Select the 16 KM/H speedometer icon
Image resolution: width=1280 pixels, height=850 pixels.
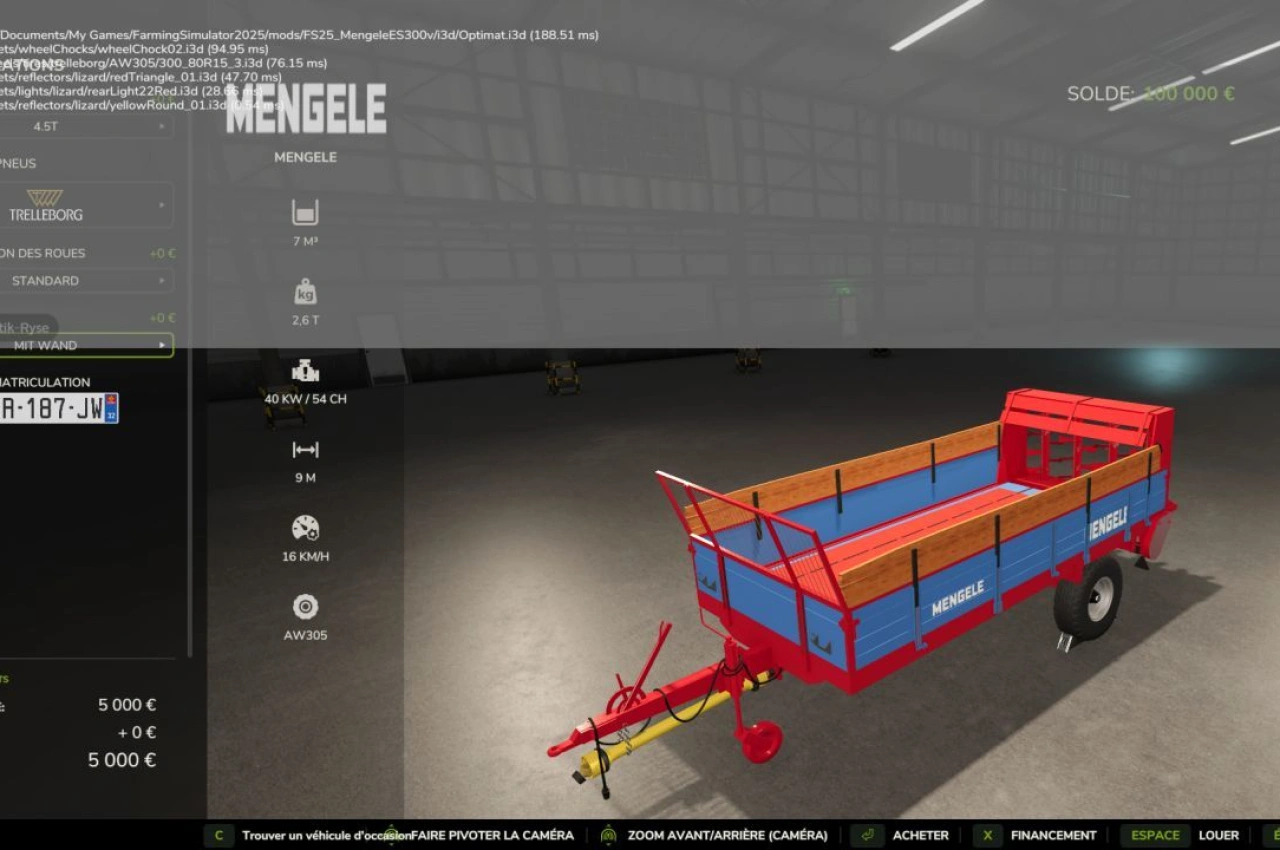pyautogui.click(x=305, y=529)
